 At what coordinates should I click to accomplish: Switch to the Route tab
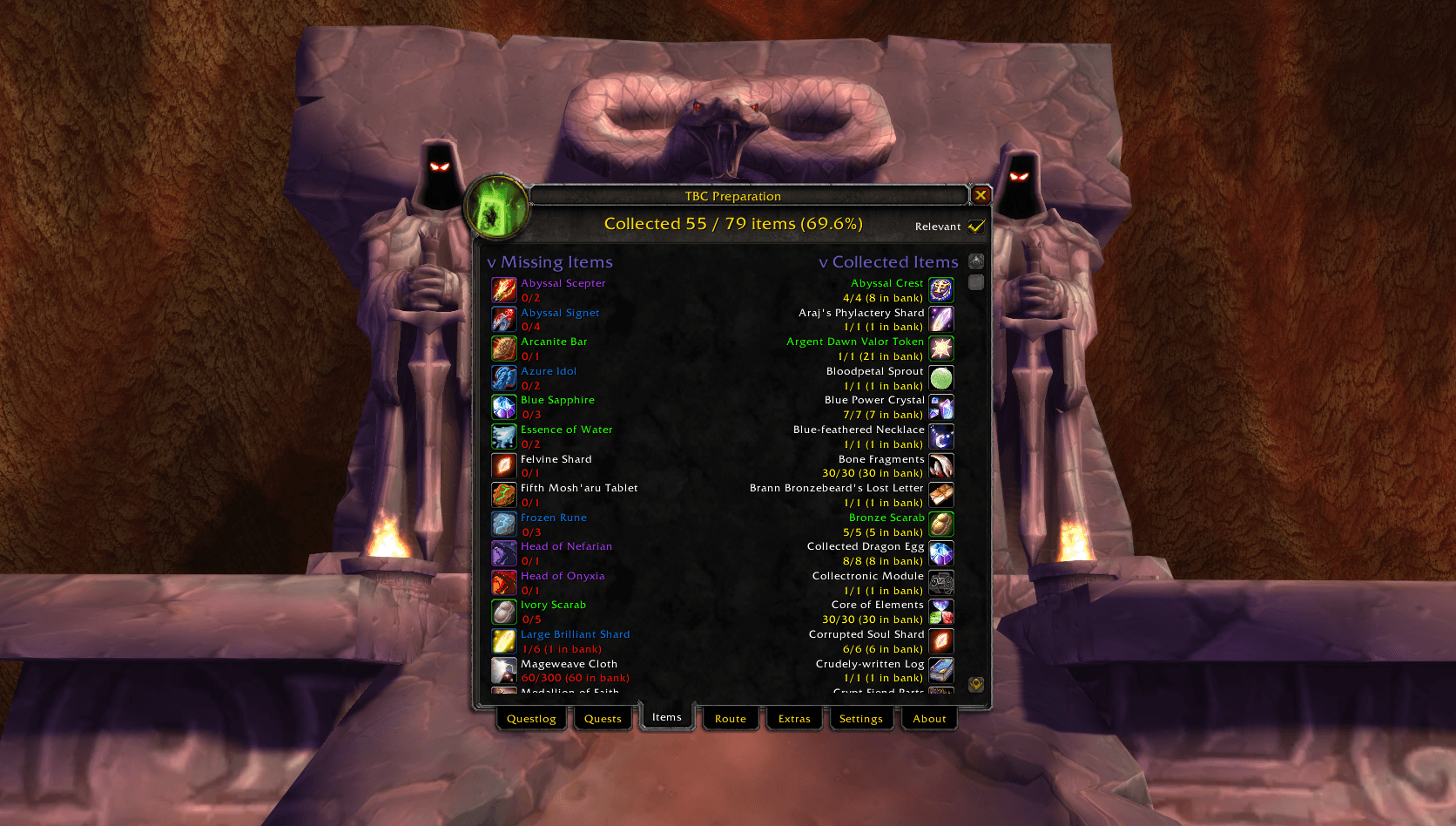tap(730, 718)
